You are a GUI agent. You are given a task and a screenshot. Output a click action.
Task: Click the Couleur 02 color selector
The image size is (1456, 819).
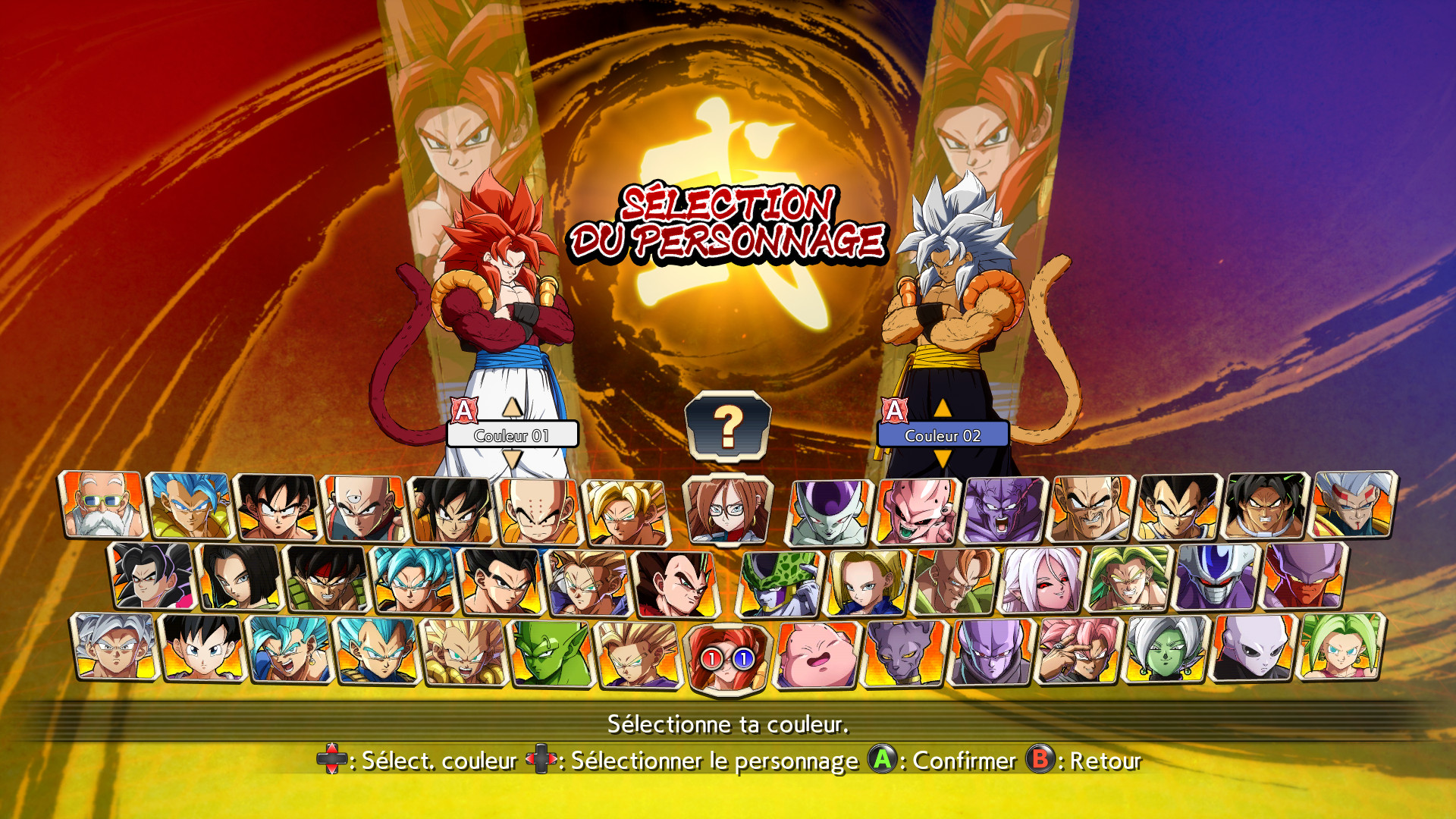point(943,435)
